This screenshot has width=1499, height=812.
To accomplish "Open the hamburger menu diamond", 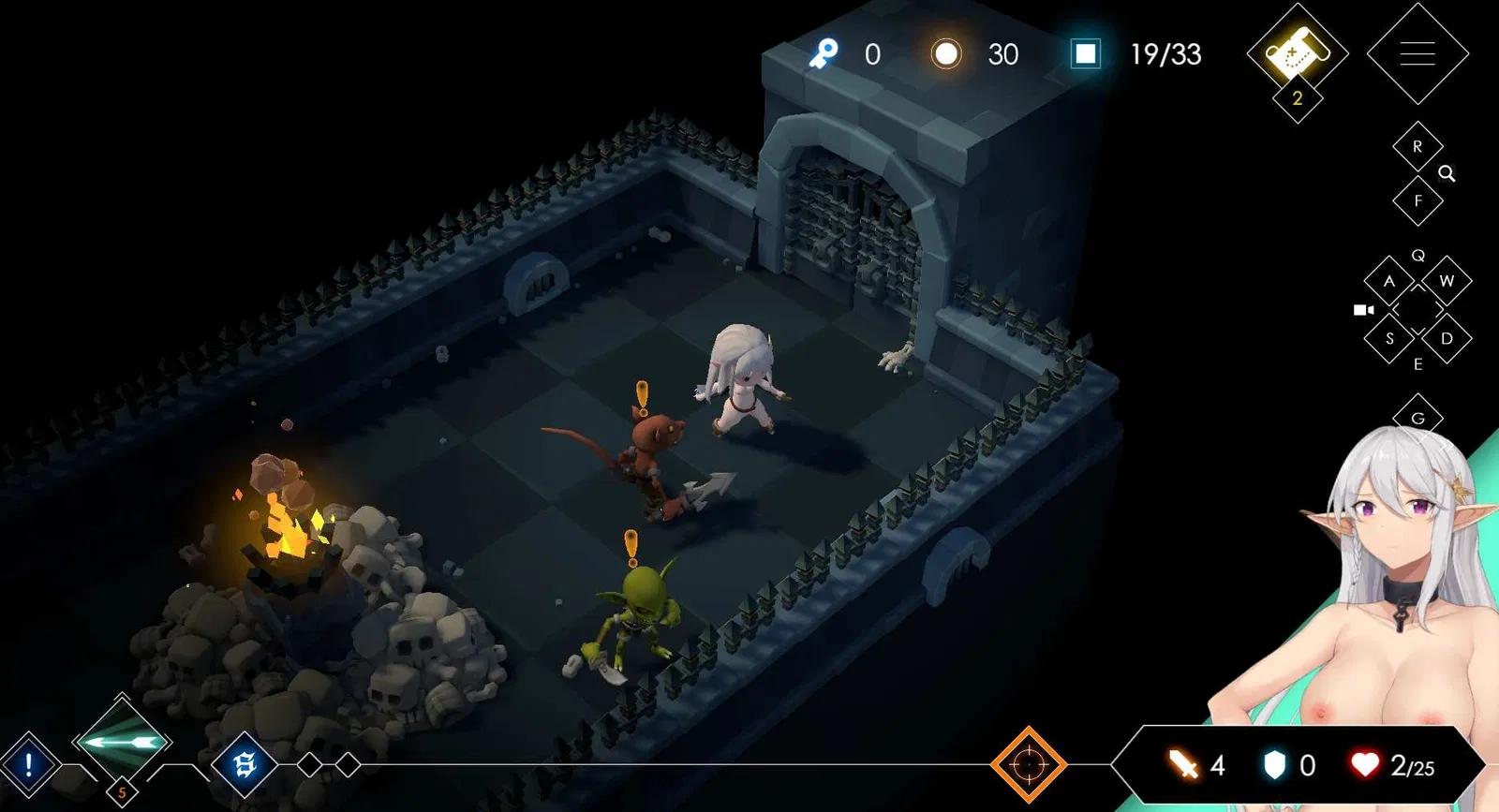I will click(x=1417, y=53).
